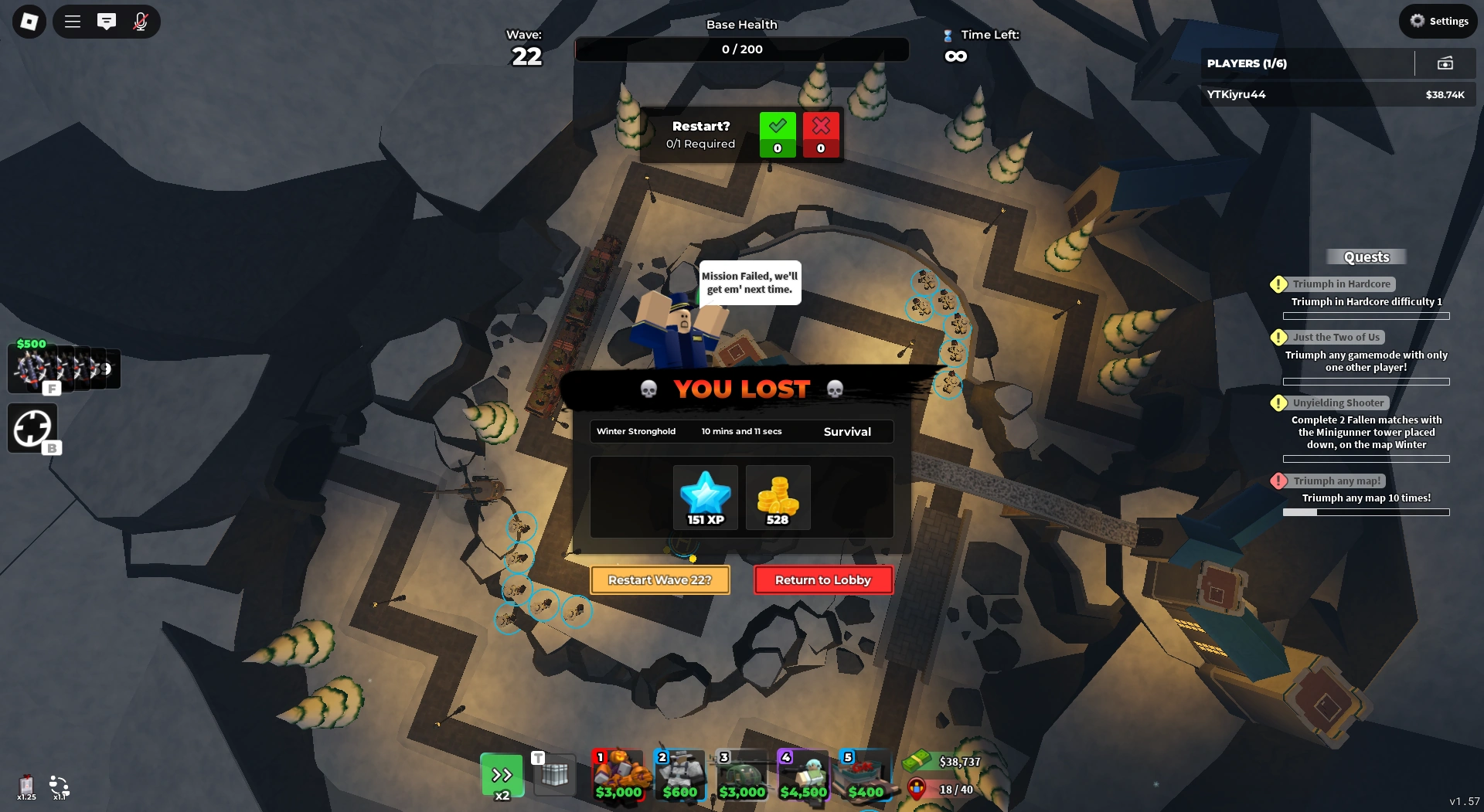Viewport: 1484px width, 812px height.
Task: Click the red map pin icon showing 18/40
Action: click(x=916, y=789)
